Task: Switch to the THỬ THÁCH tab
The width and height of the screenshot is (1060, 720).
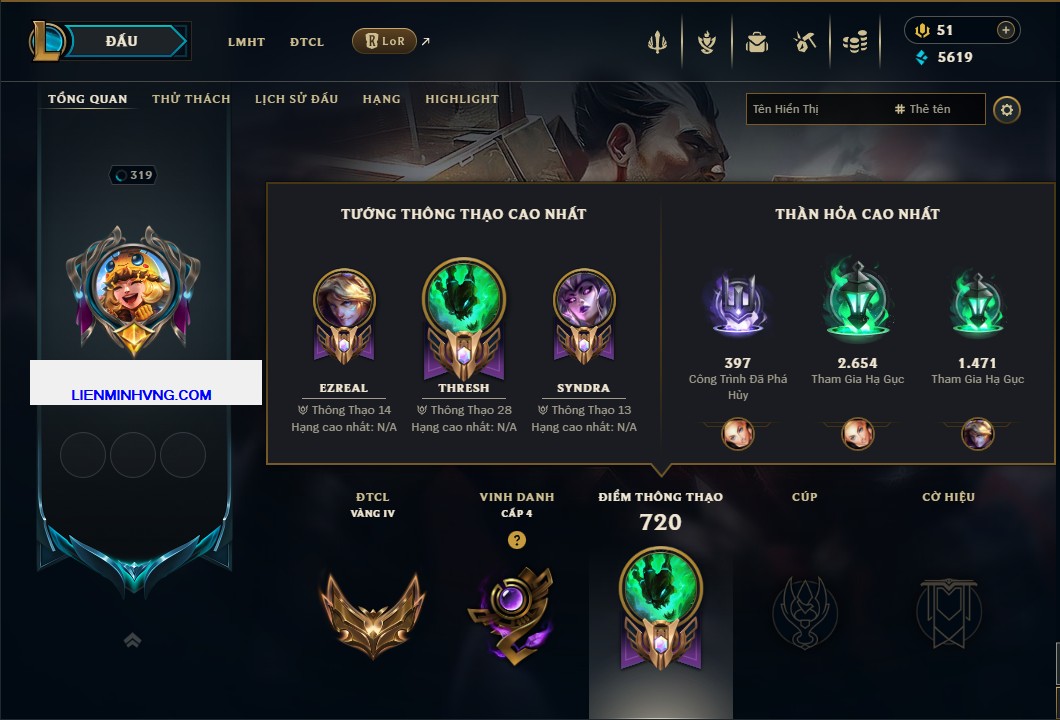Action: (x=191, y=99)
